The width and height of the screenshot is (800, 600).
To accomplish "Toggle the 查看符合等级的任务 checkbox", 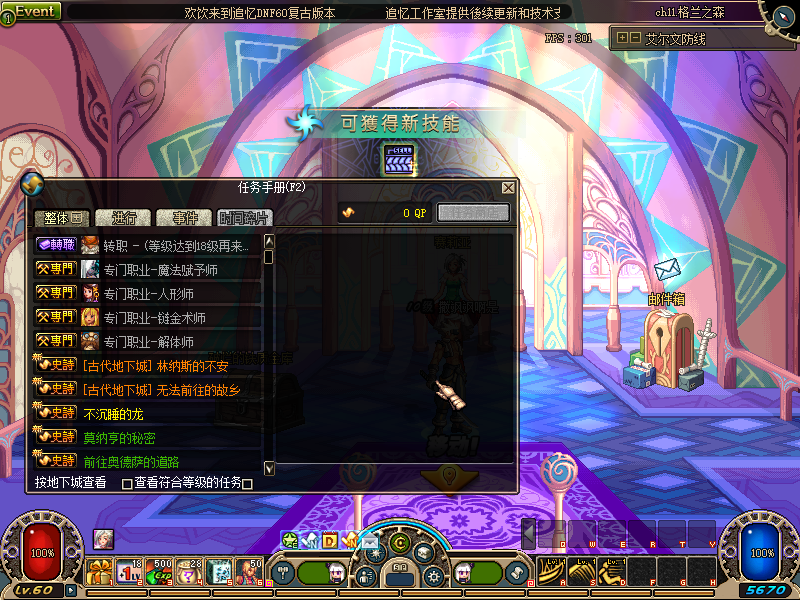I will (x=127, y=484).
